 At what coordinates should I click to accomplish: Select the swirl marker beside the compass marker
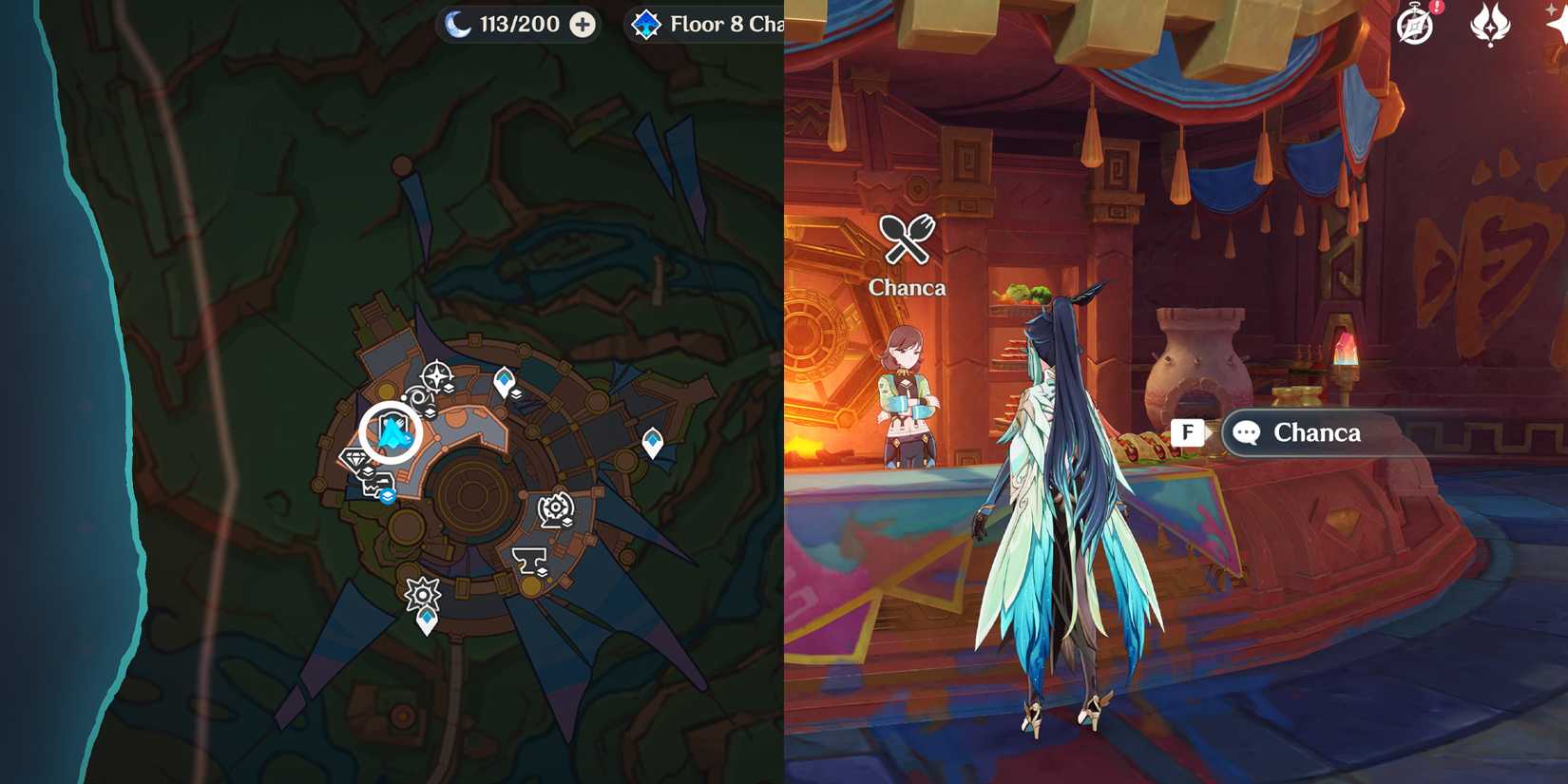click(416, 396)
